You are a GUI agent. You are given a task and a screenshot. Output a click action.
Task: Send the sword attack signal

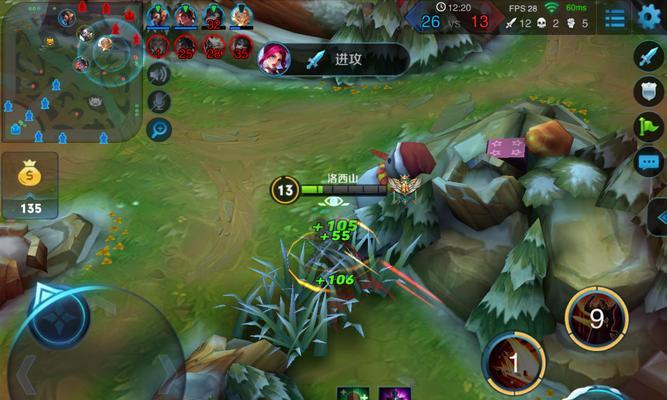[x=649, y=56]
